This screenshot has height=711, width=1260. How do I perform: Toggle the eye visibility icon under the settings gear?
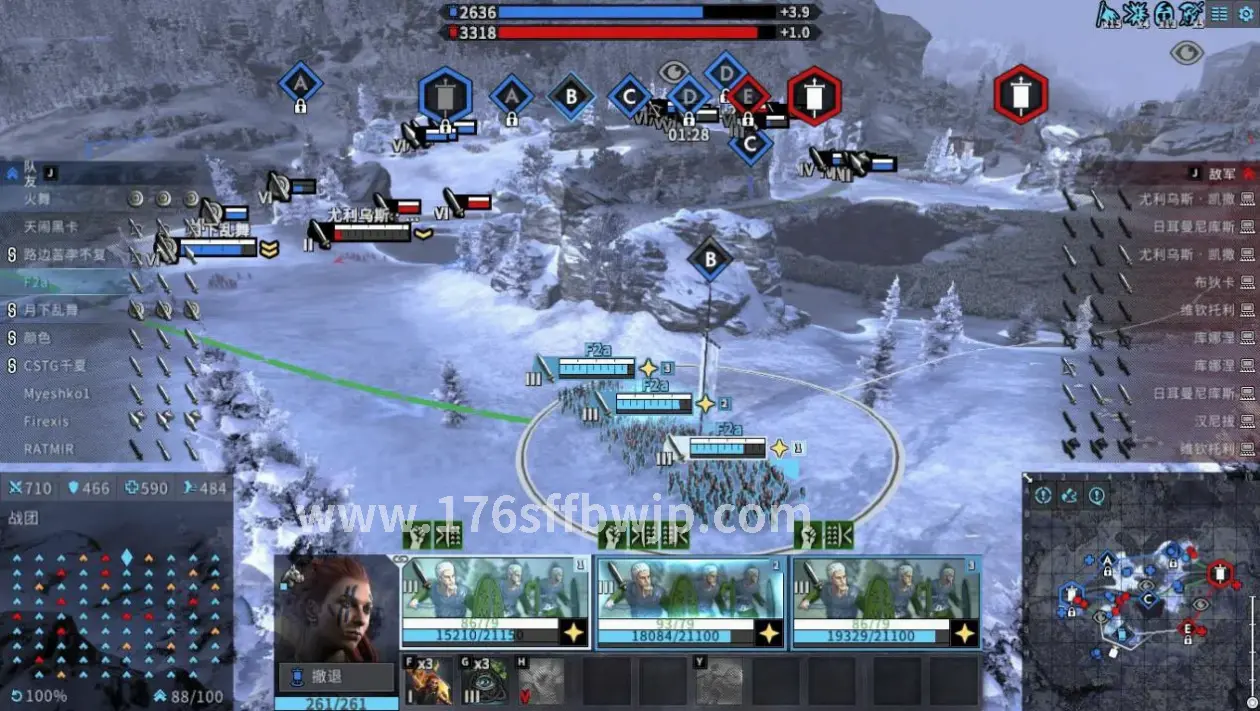(x=1186, y=52)
